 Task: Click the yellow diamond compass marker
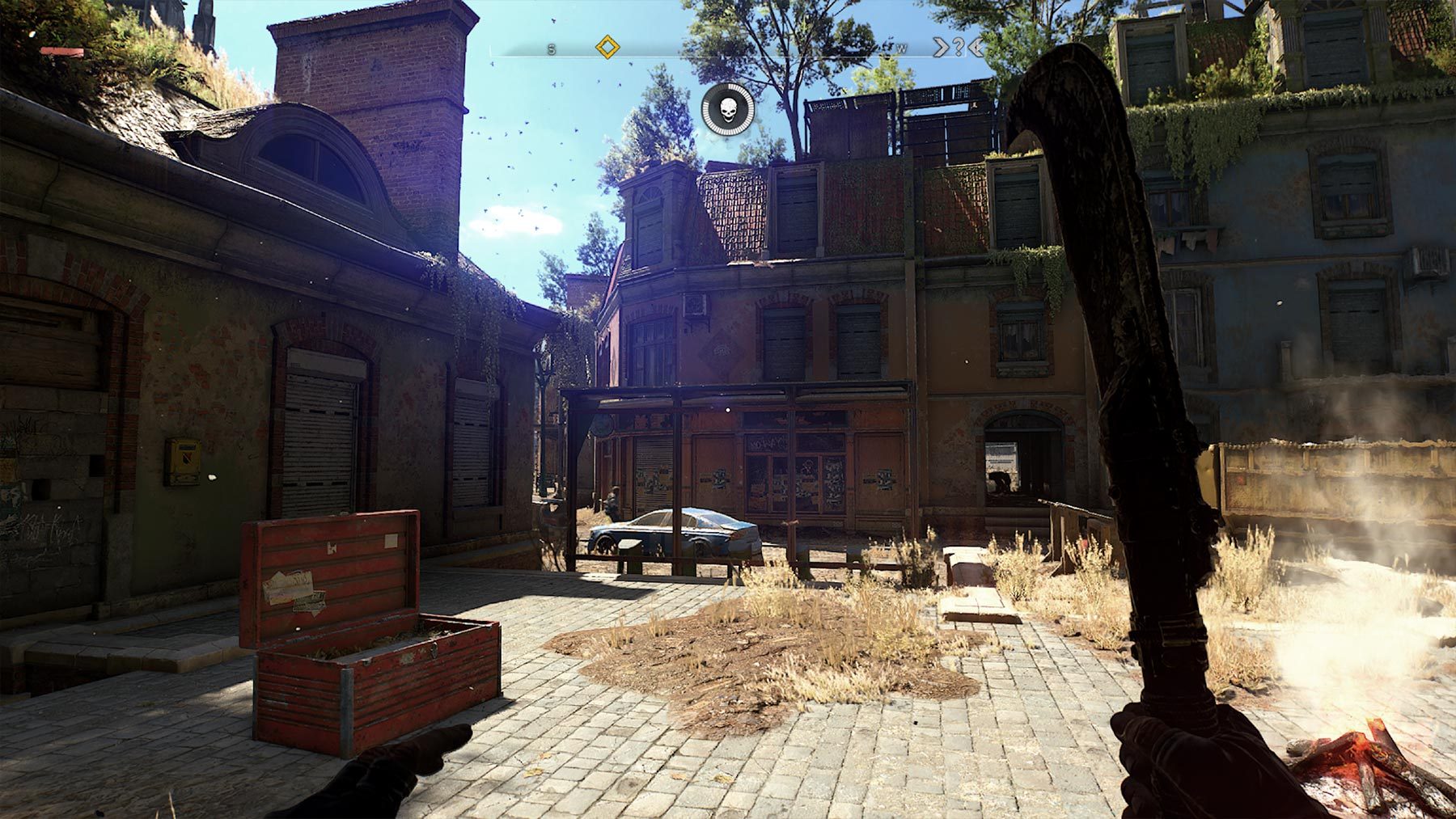(x=607, y=47)
